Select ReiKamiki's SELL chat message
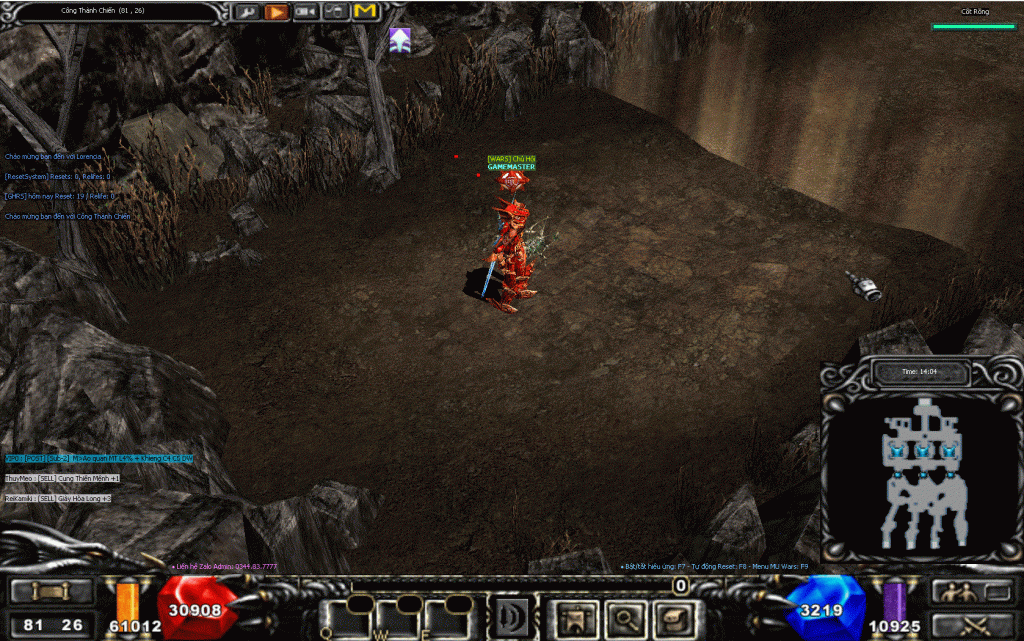The height and width of the screenshot is (641, 1024). pos(58,498)
